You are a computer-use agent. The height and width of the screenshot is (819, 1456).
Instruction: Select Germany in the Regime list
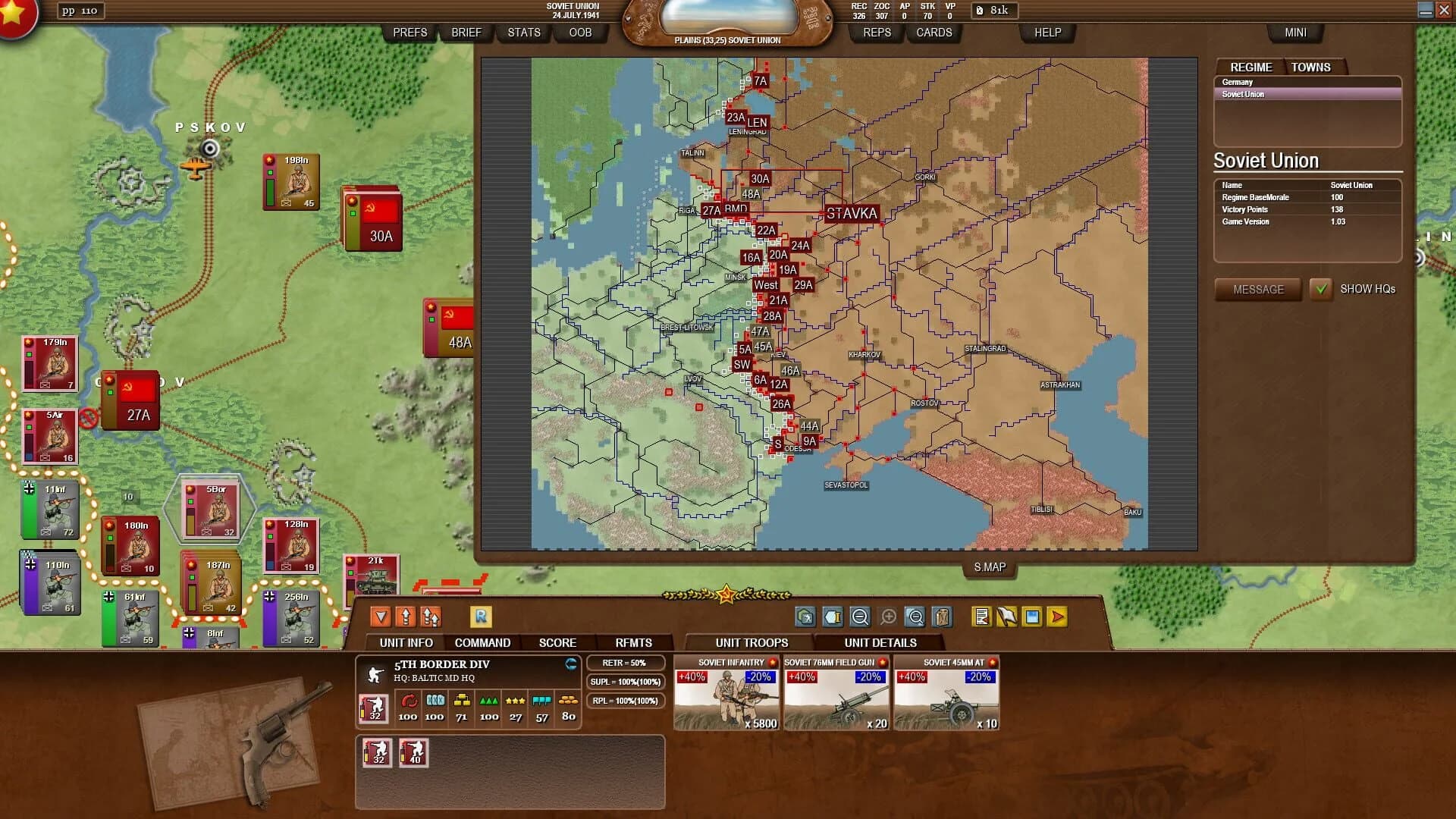[1236, 81]
